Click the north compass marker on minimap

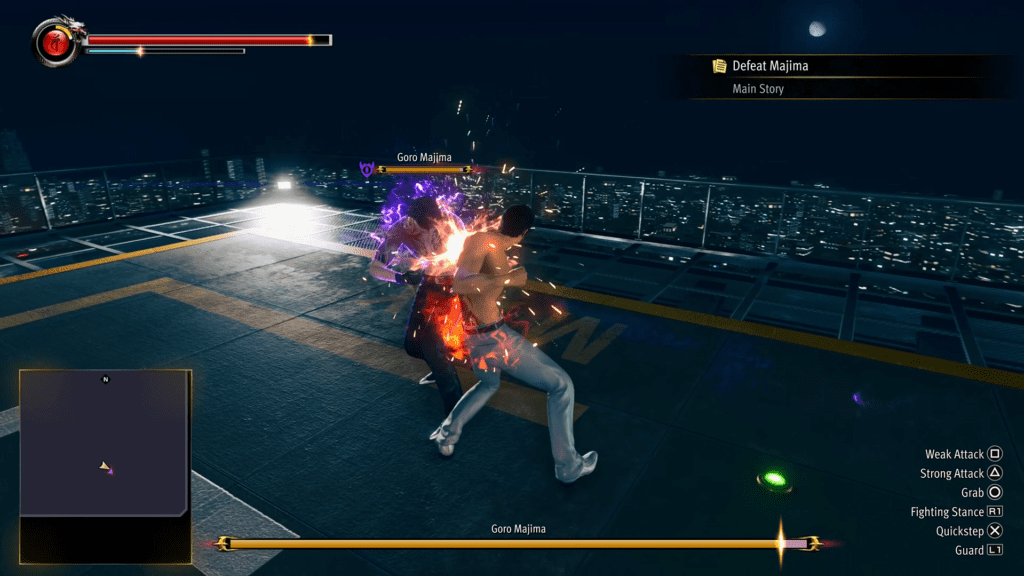(105, 379)
